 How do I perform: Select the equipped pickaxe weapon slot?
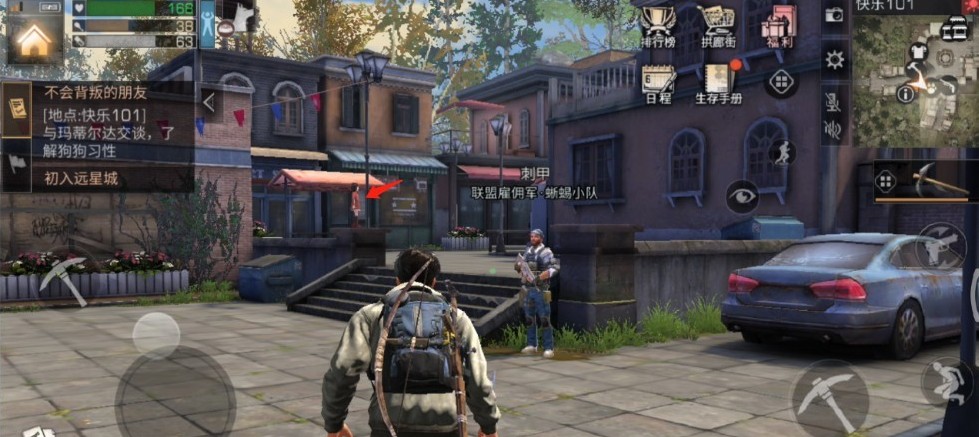point(925,181)
